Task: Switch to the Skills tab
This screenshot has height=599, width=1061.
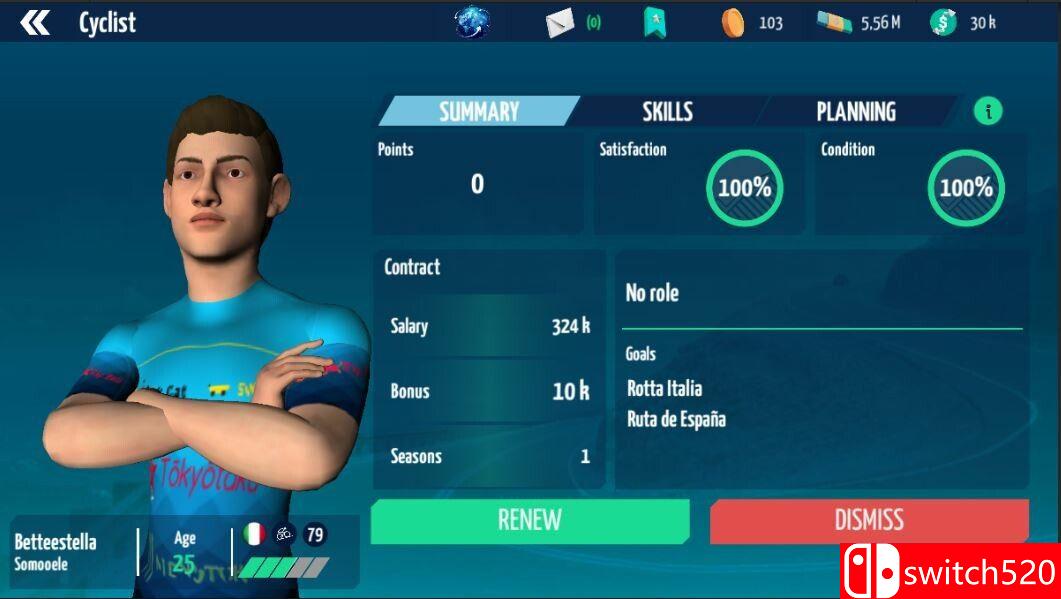Action: 667,111
